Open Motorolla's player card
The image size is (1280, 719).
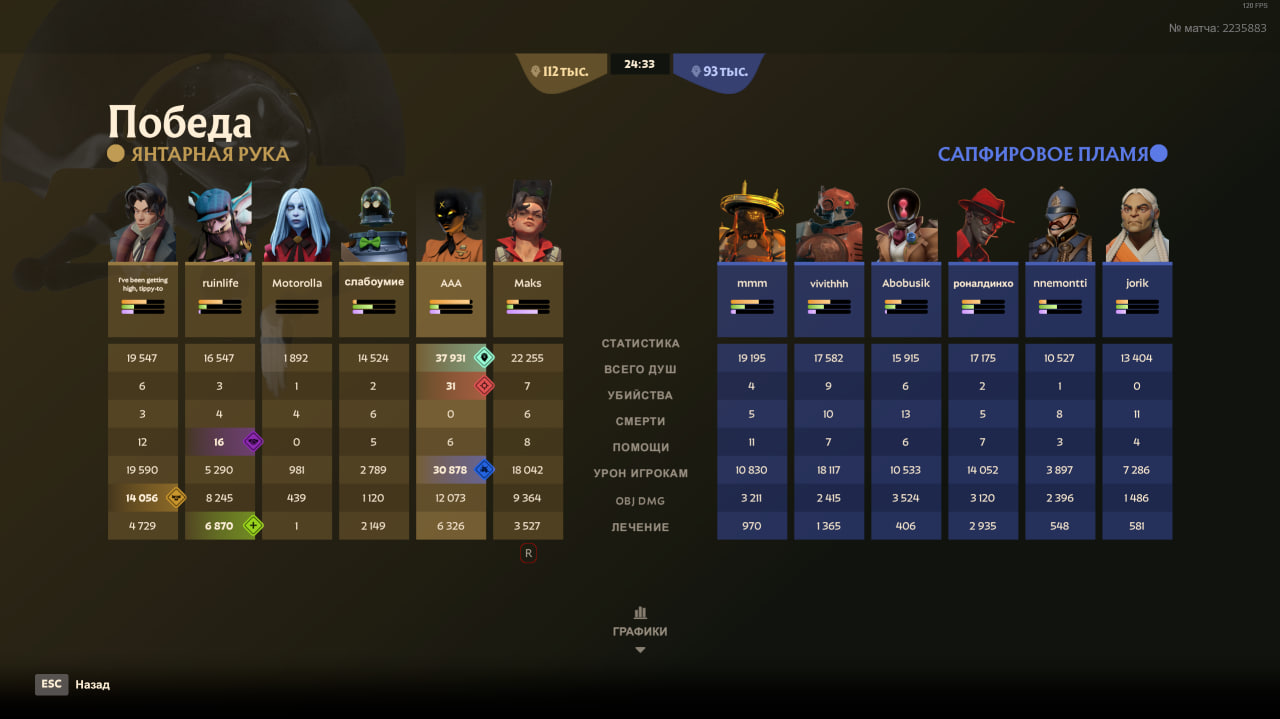tap(297, 299)
